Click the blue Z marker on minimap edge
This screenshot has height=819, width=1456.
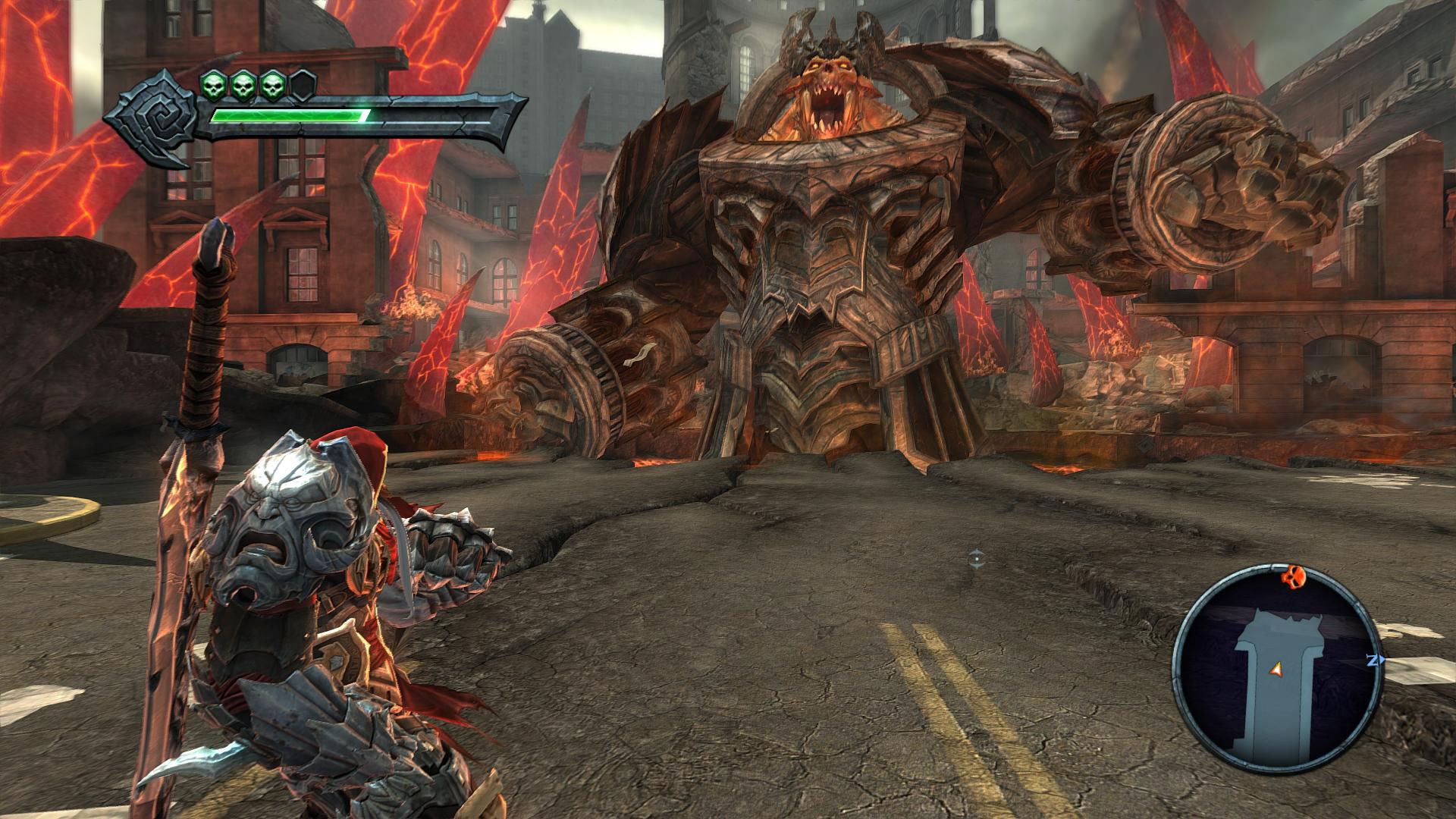tap(1373, 661)
